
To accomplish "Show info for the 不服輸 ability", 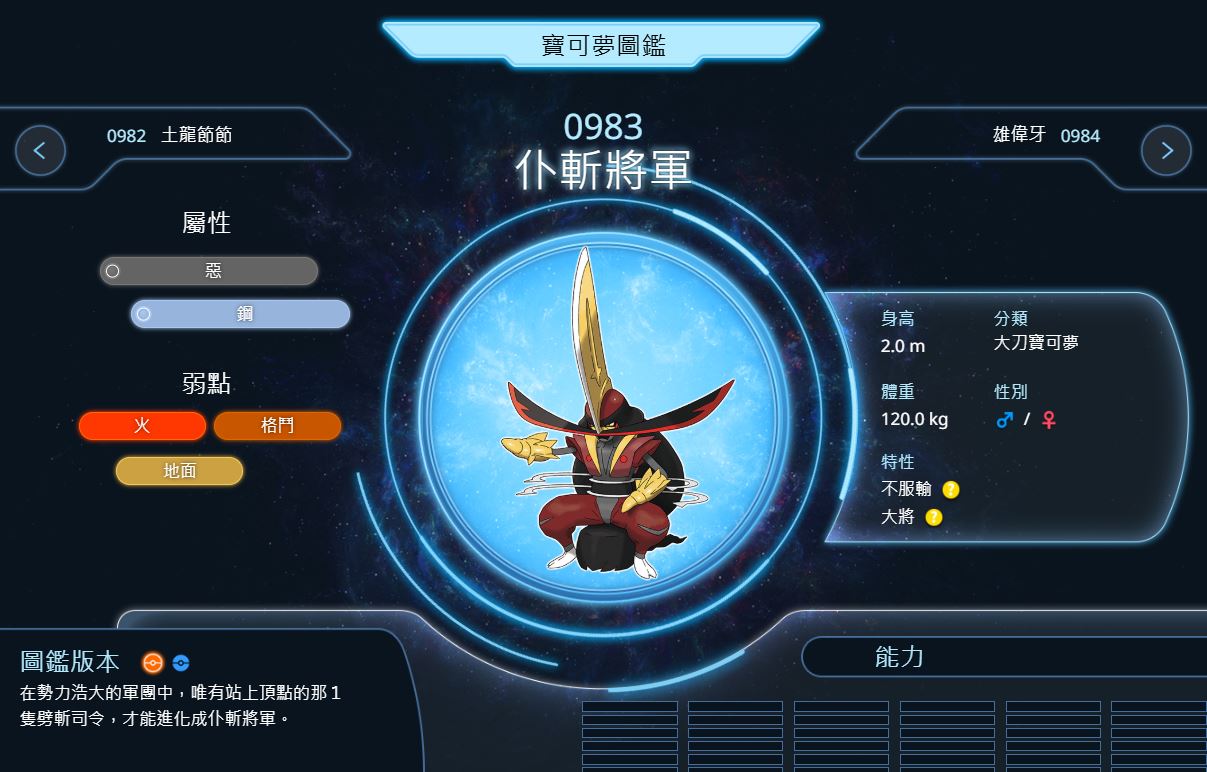I will pos(950,490).
